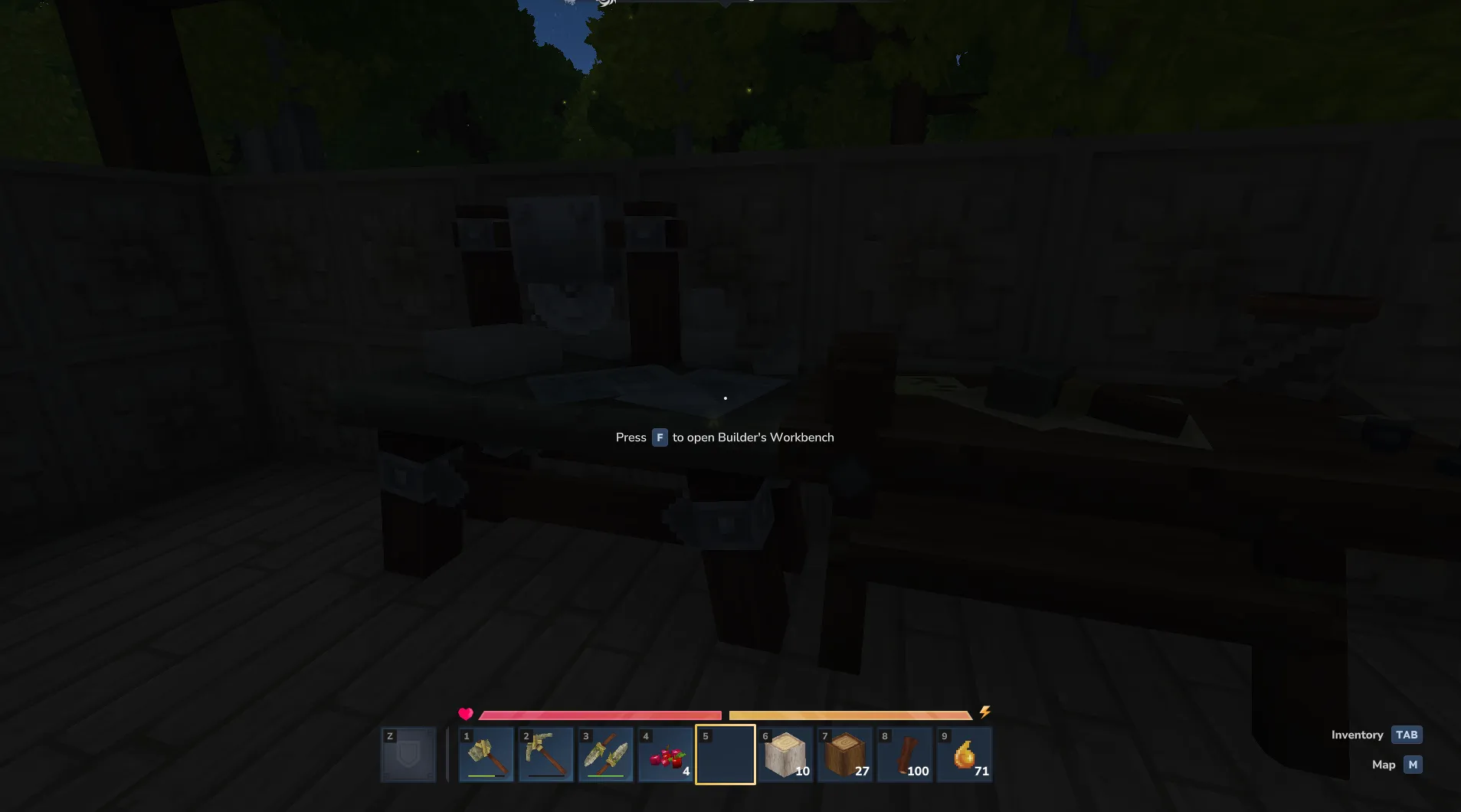Select the sticks item showing 100 count
Viewport: 1461px width, 812px height.
pyautogui.click(x=904, y=754)
